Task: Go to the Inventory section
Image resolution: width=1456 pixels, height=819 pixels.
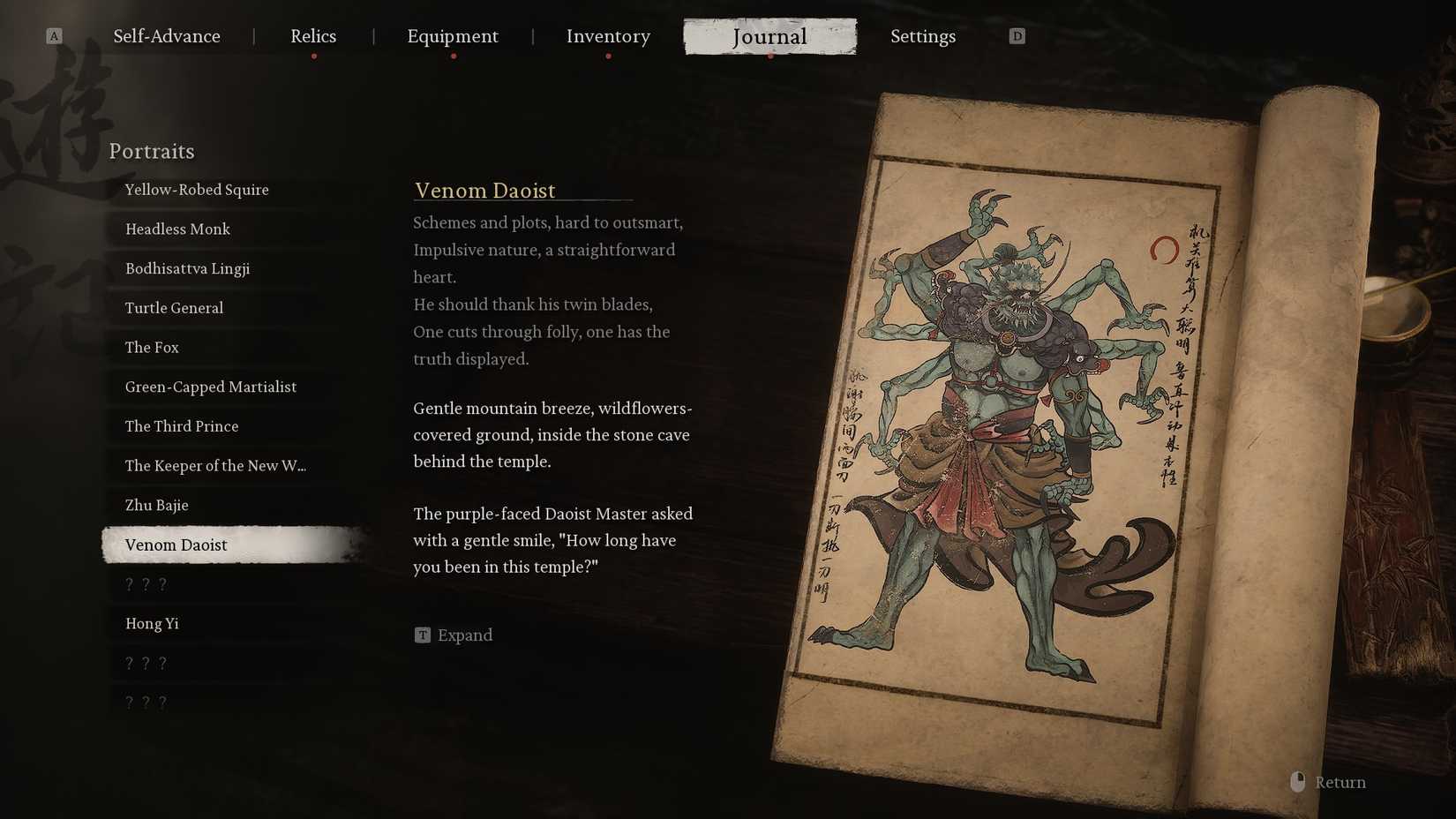Action: coord(608,36)
